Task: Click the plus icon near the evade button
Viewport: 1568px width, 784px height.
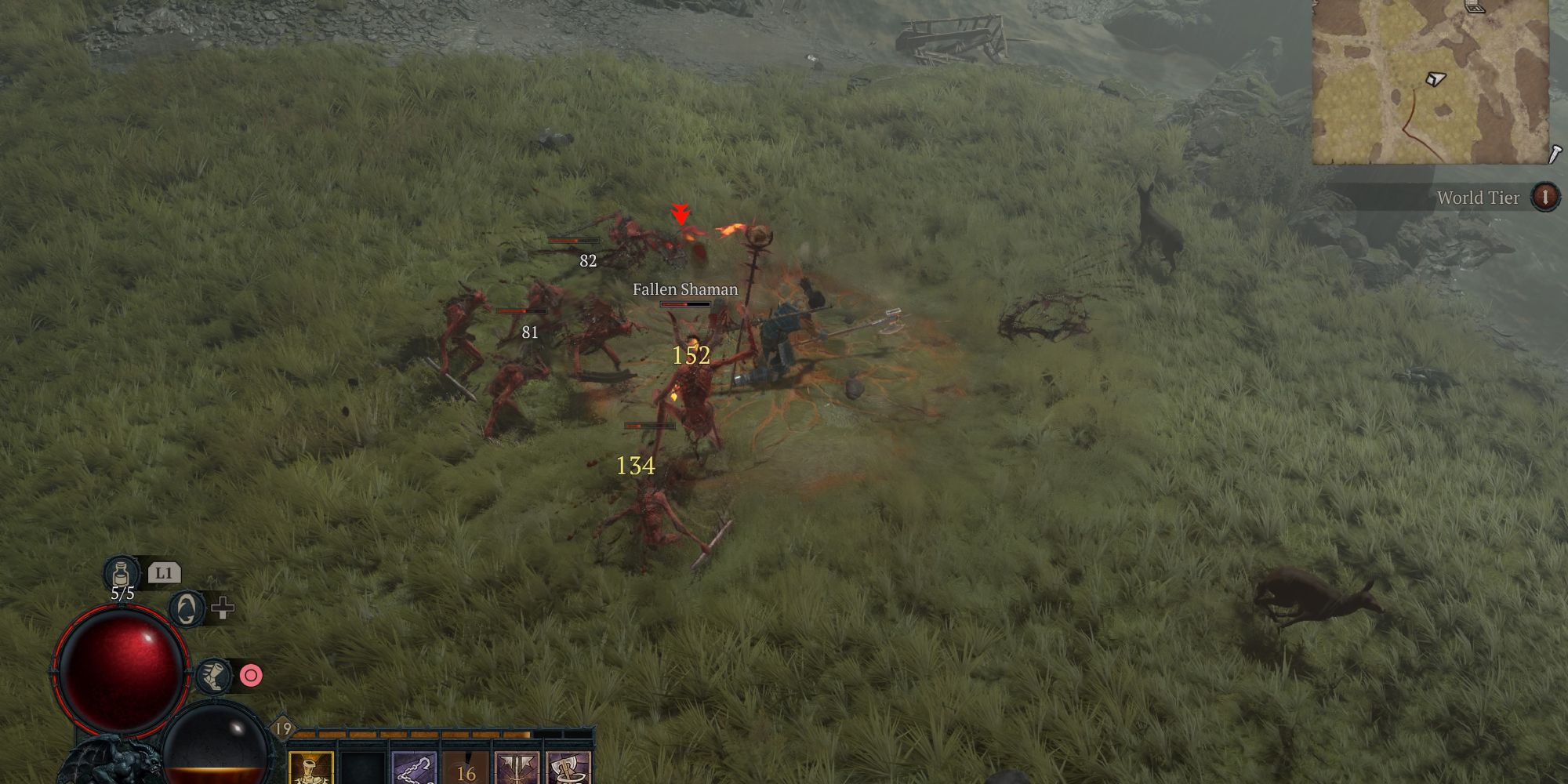Action: [223, 609]
